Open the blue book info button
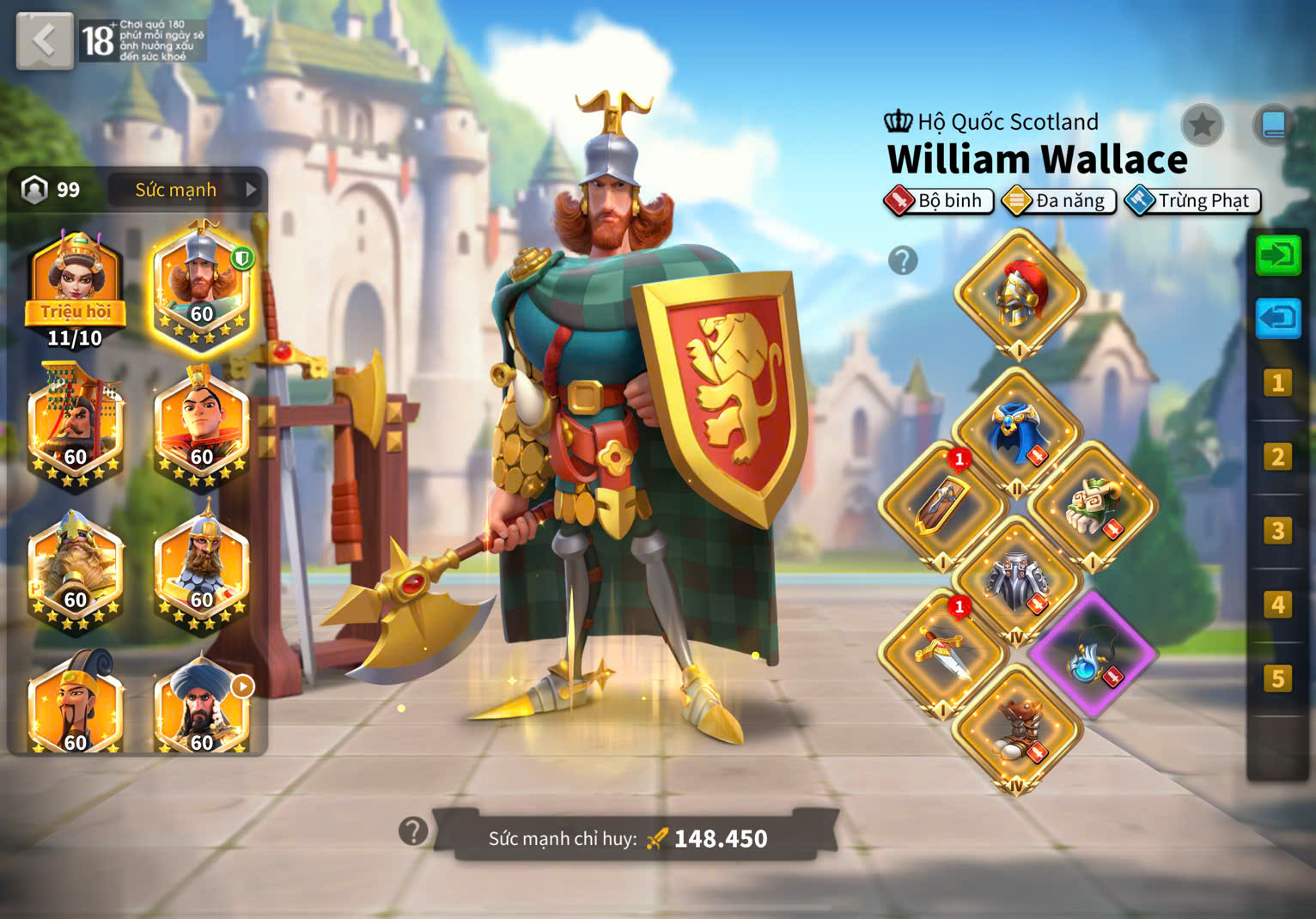Viewport: 1316px width, 919px height. [x=1272, y=125]
